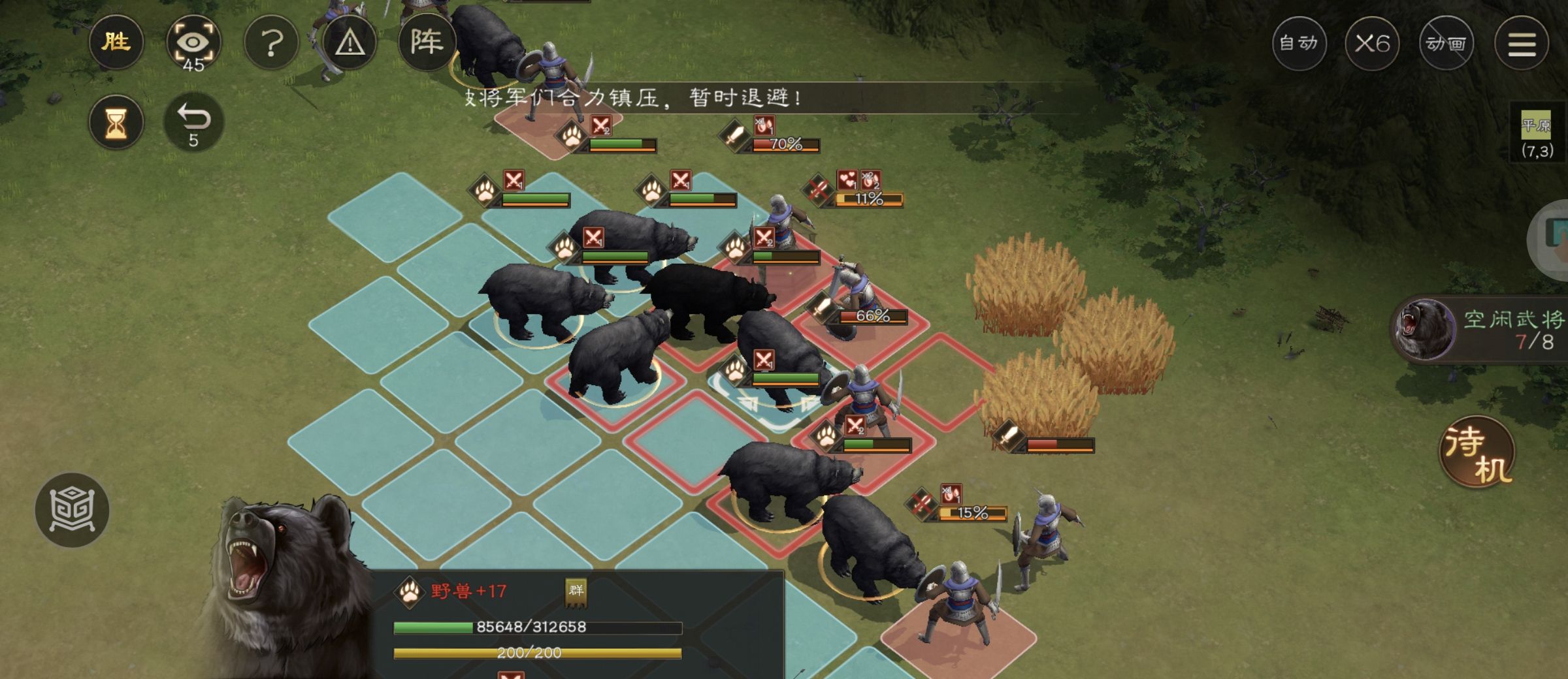1568x679 pixels.
Task: Undo the last move with the arrow button
Action: [193, 123]
